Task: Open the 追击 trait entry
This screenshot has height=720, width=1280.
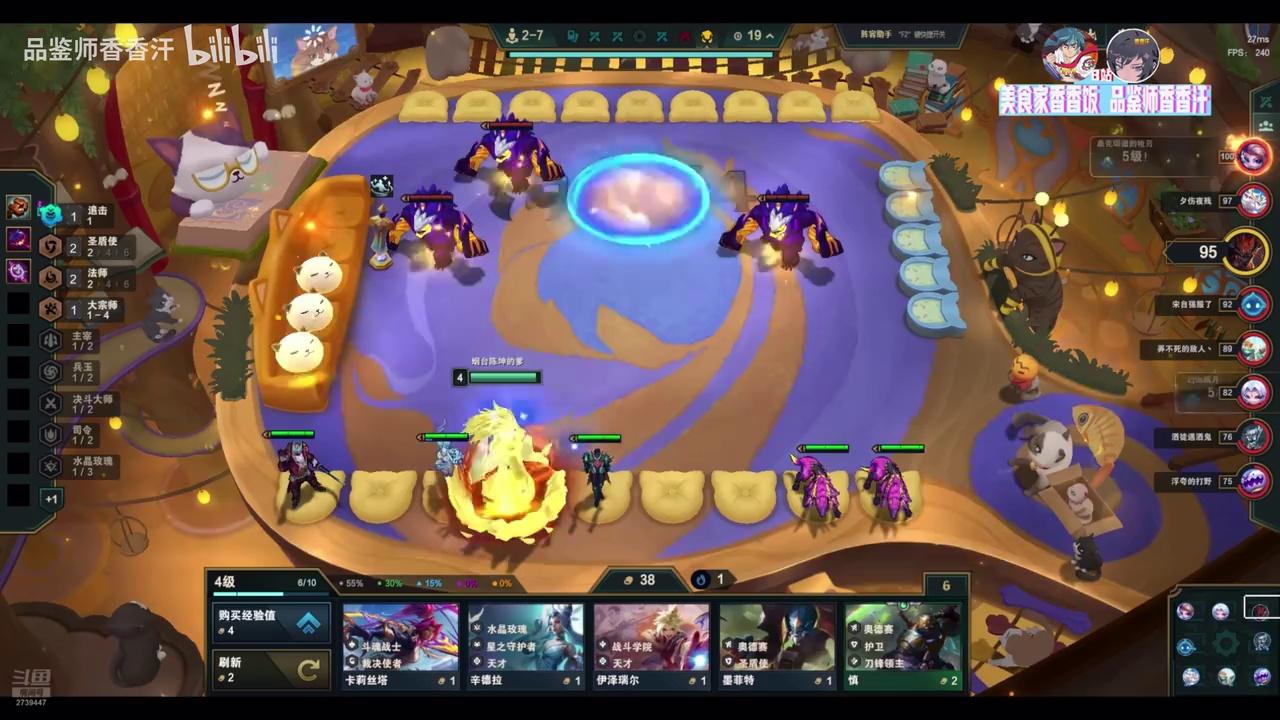Action: (82, 214)
